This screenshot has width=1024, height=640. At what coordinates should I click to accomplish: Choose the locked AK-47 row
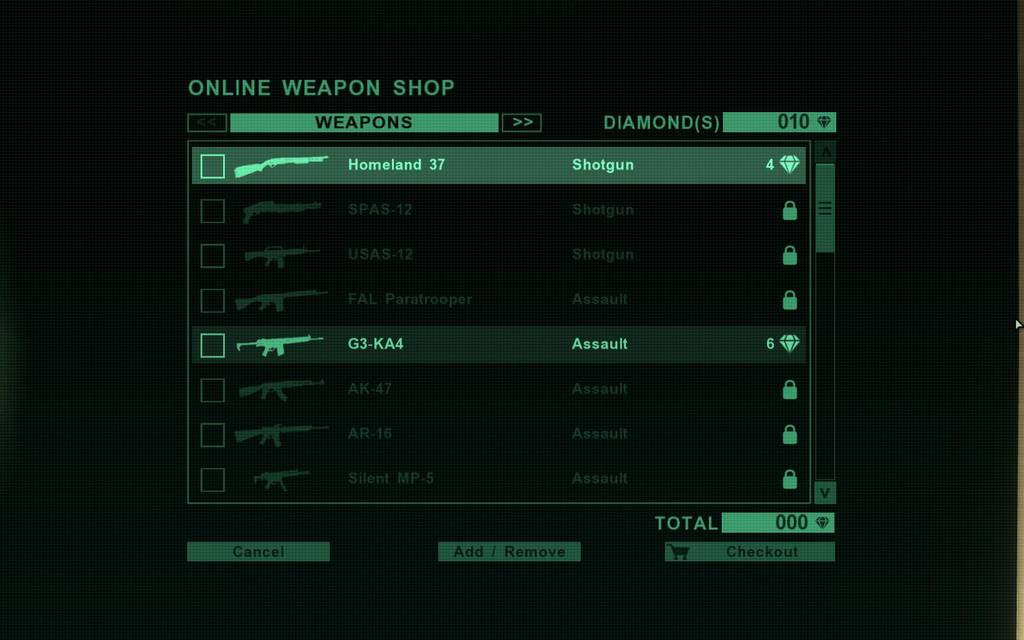coord(498,389)
